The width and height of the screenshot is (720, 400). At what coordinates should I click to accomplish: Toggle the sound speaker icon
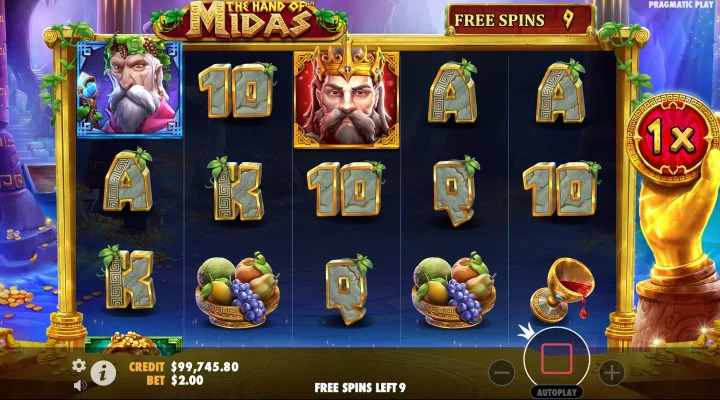pyautogui.click(x=79, y=384)
